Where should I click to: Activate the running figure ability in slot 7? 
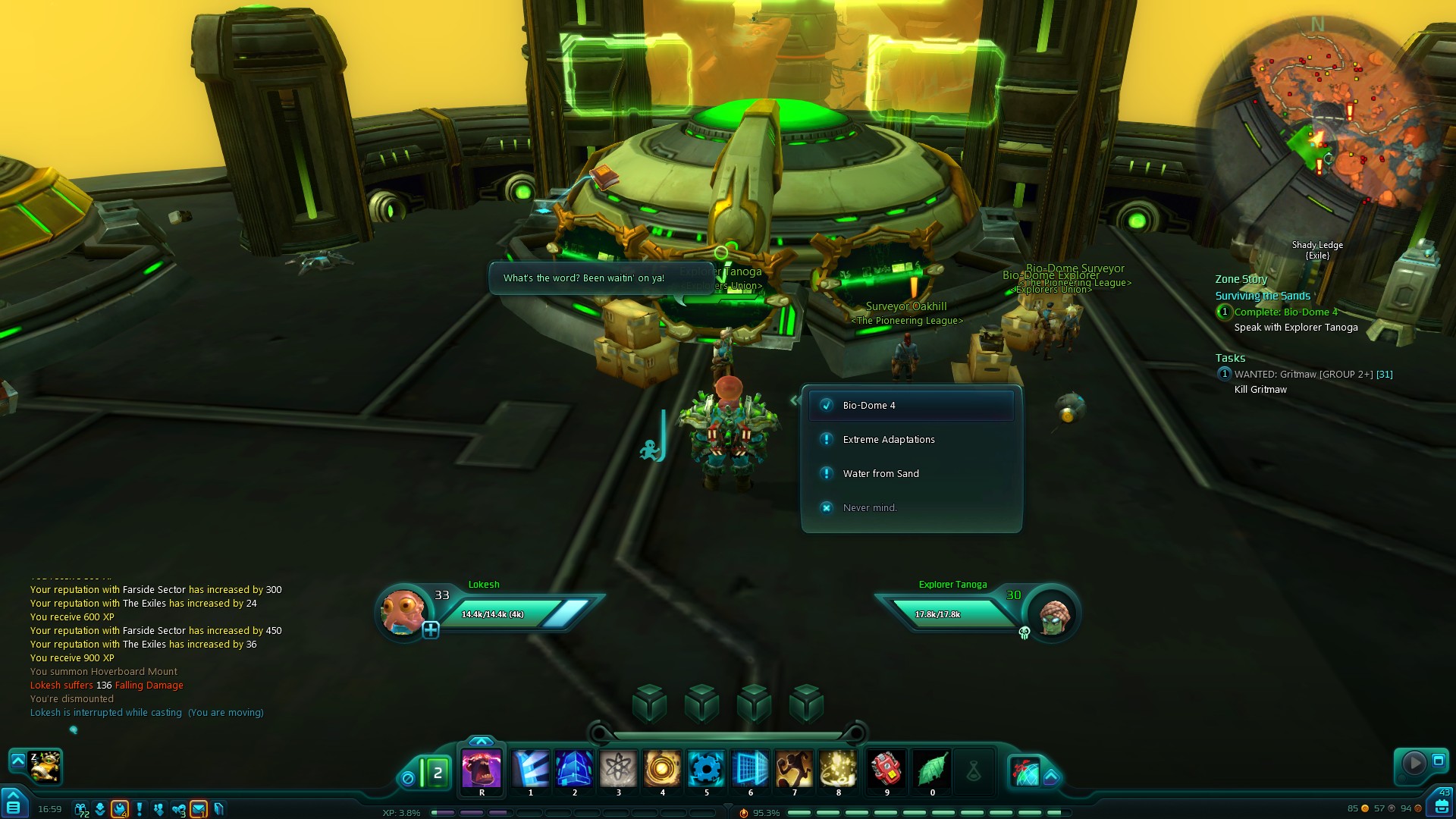794,769
